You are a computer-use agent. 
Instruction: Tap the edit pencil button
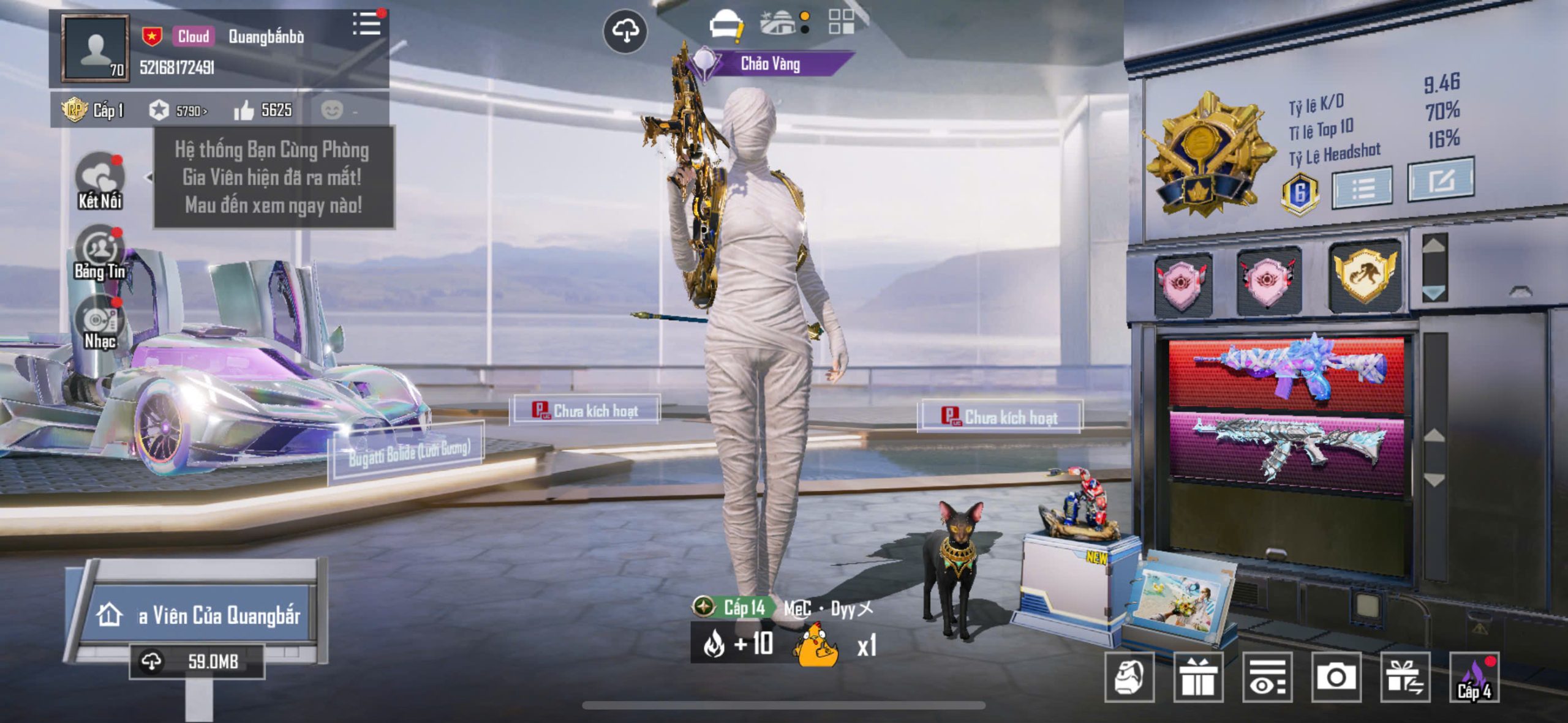pyautogui.click(x=1441, y=179)
